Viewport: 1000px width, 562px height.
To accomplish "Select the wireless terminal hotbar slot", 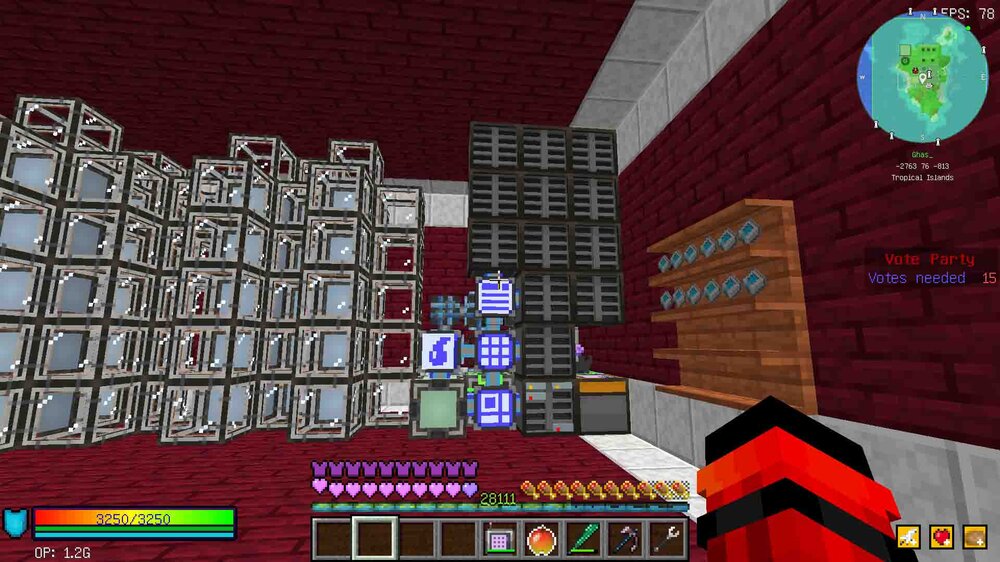I will (499, 540).
